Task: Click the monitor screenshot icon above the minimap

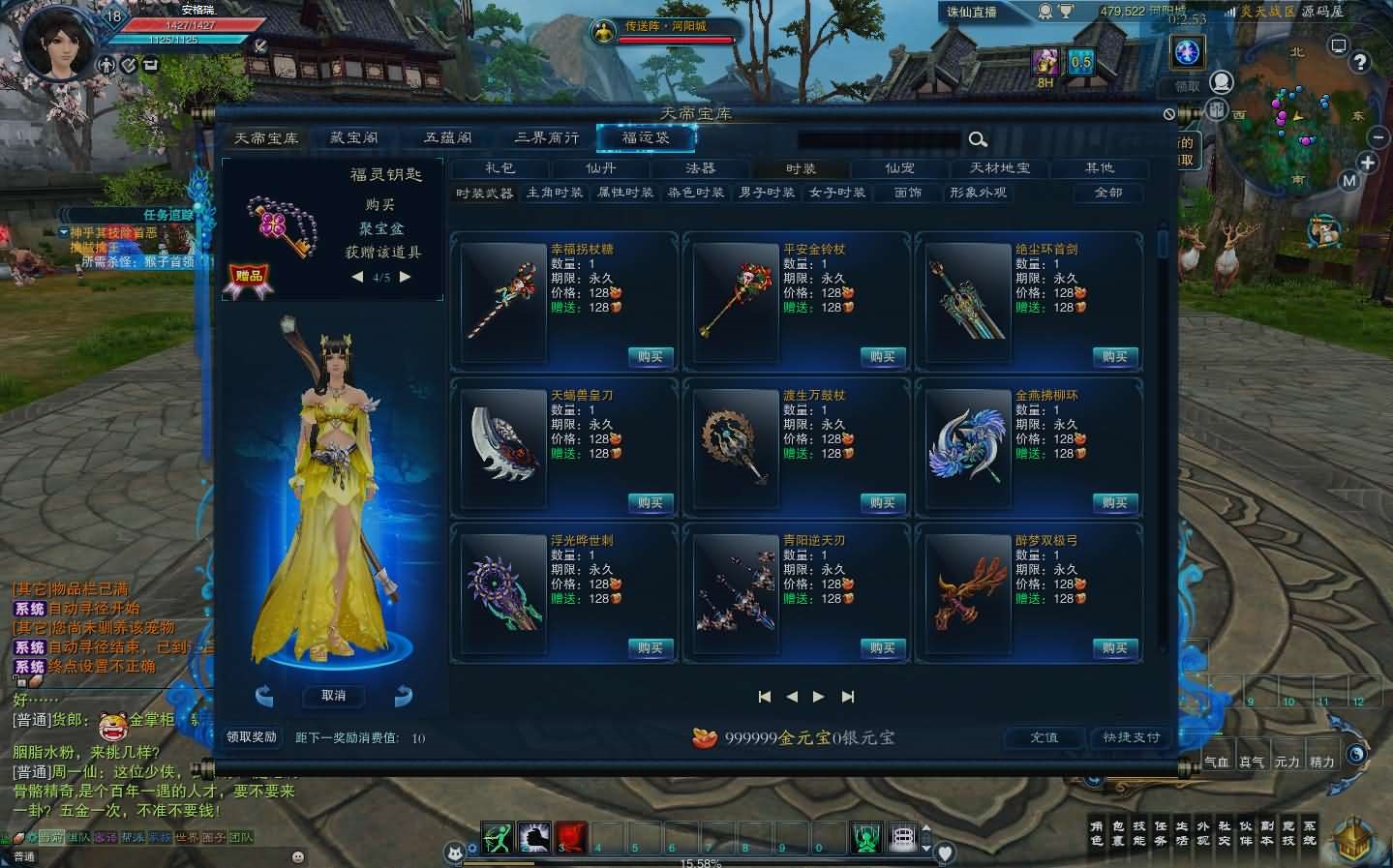Action: (1339, 45)
